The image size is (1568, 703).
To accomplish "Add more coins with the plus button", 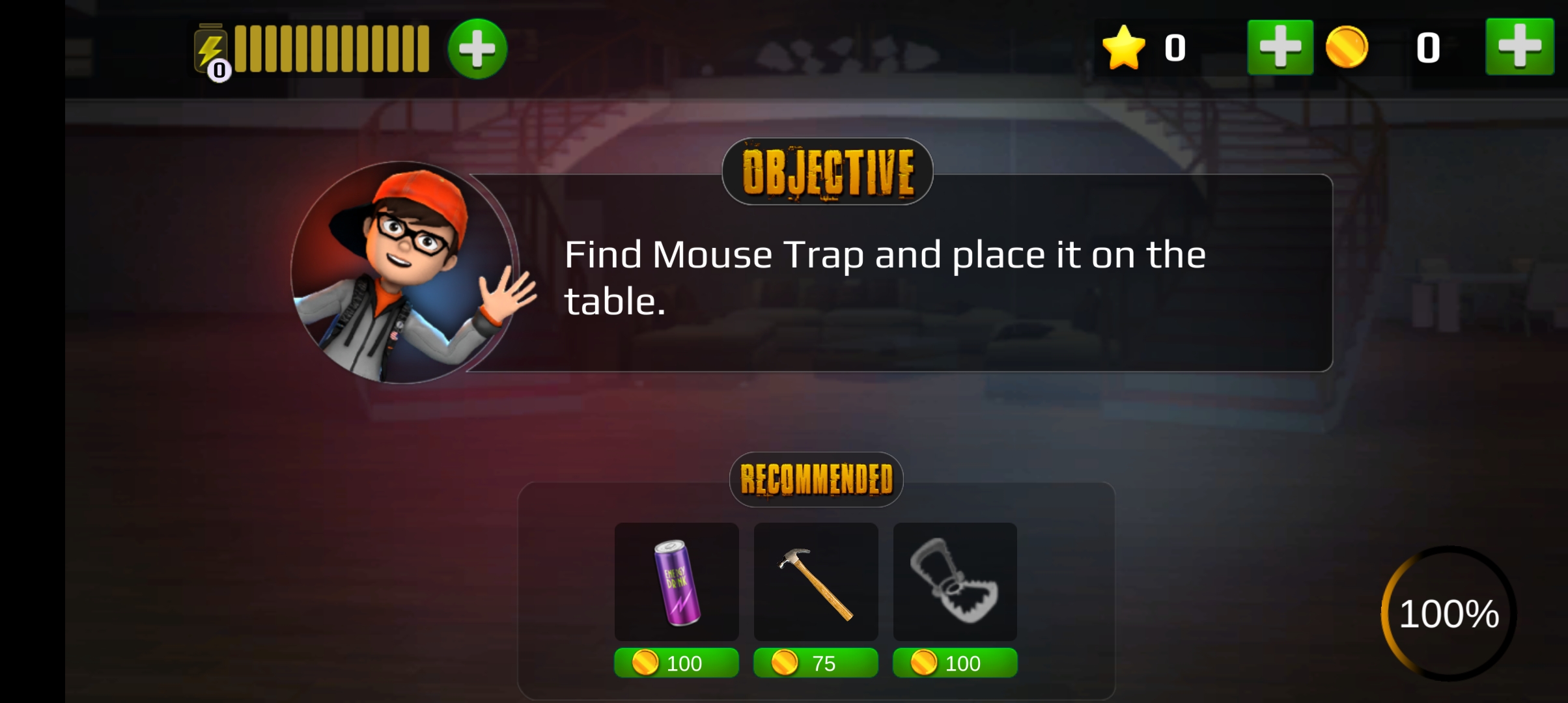I will 1519,48.
